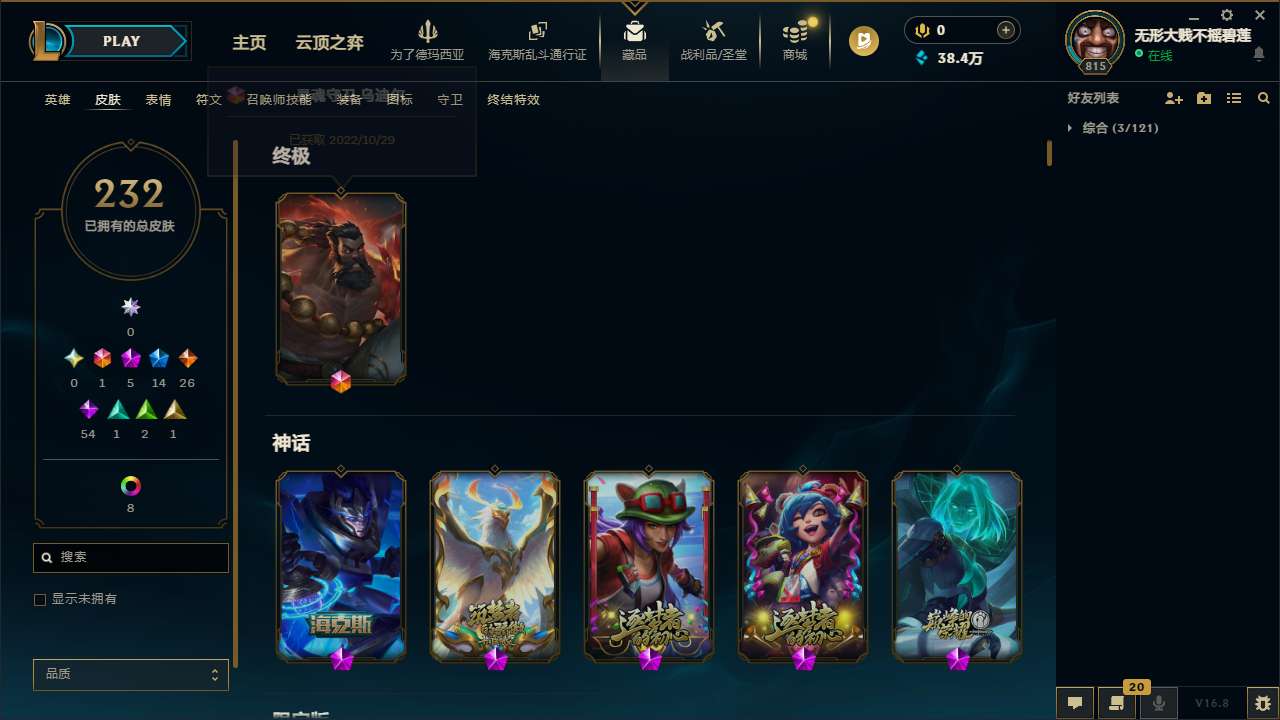Click the add friend icon
The image size is (1280, 720).
[1174, 97]
